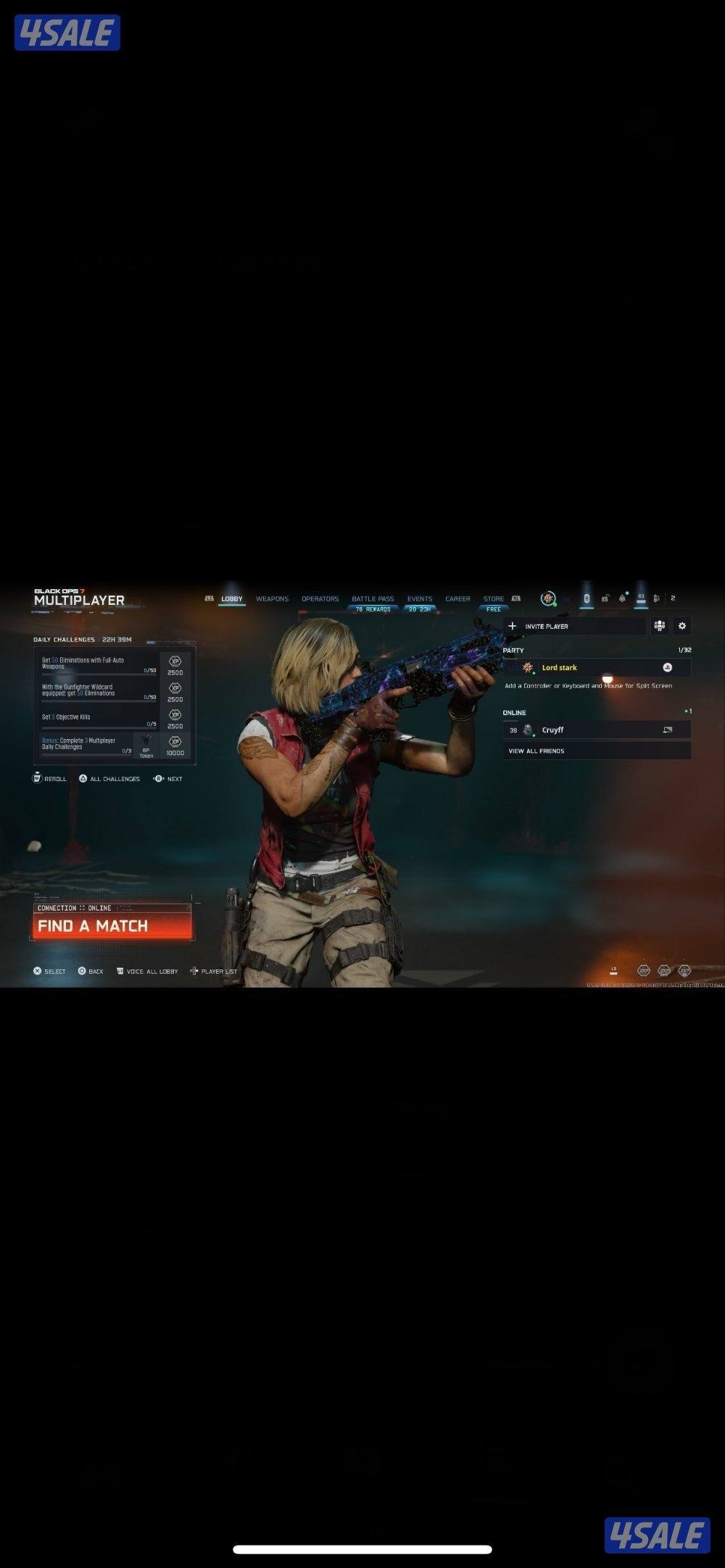725x1568 pixels.
Task: Open View All Friends
Action: tap(536, 751)
